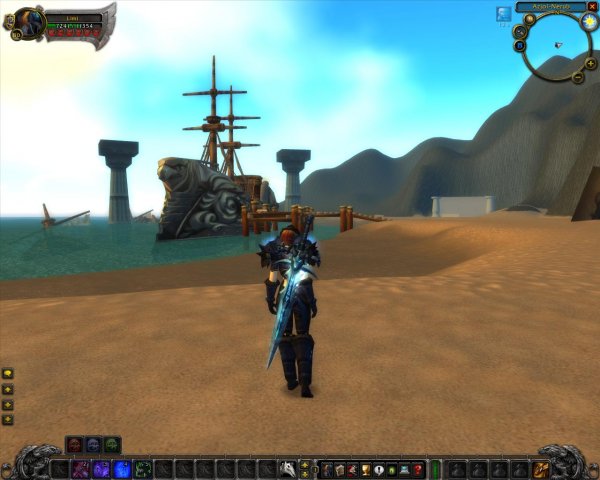
Task: Open the backpack at the bar's right end
Action: pos(541,469)
